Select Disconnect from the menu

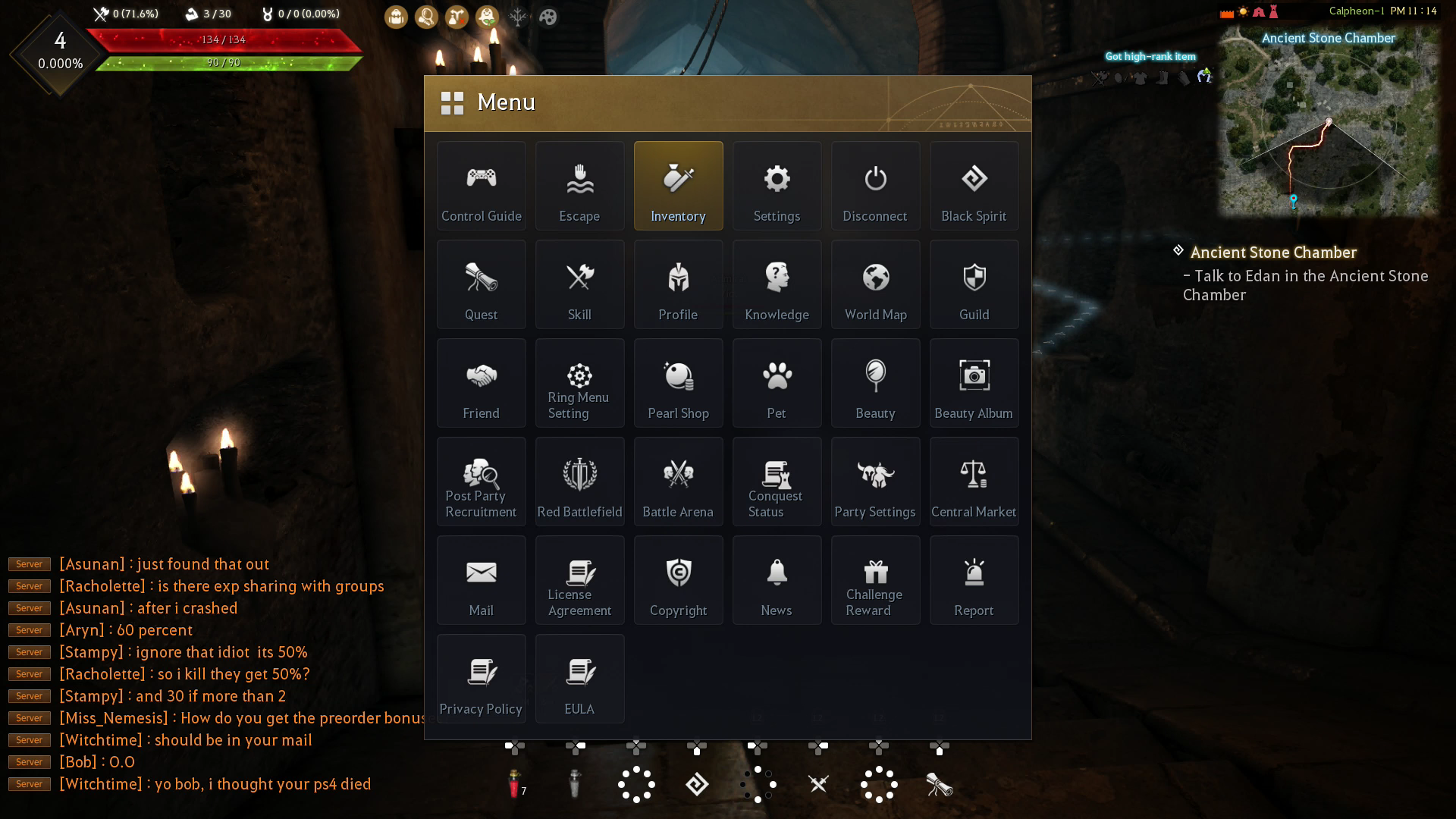875,186
